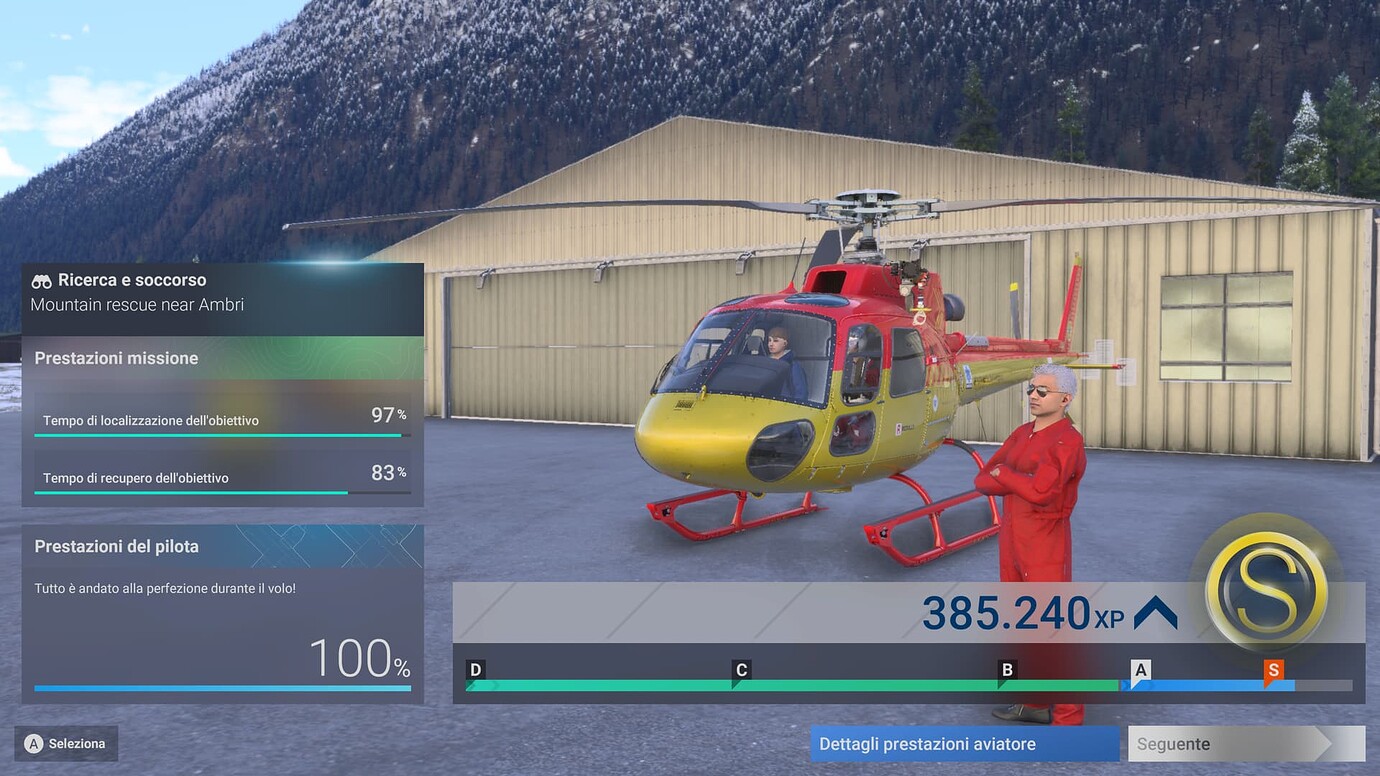Click the "Seguente" button
The width and height of the screenshot is (1380, 776).
click(1246, 744)
